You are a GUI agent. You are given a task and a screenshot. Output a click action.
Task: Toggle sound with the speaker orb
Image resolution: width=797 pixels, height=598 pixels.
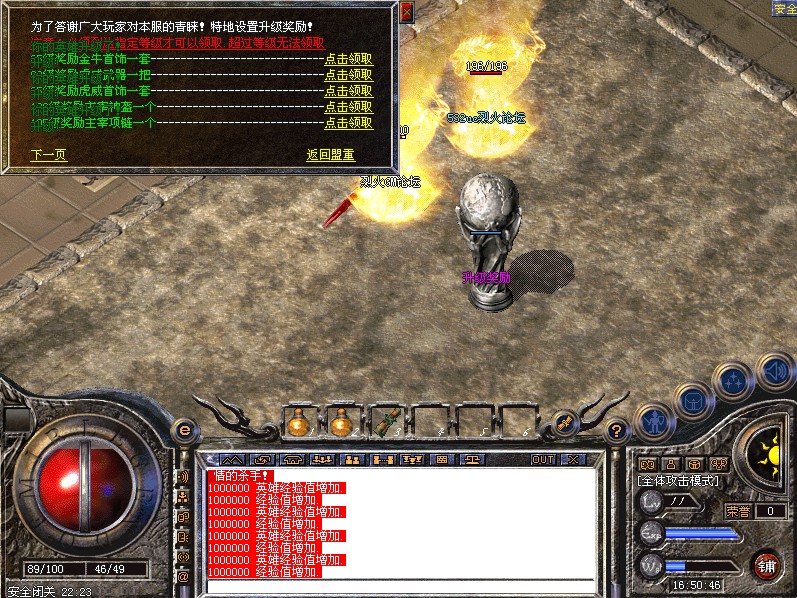tap(774, 372)
